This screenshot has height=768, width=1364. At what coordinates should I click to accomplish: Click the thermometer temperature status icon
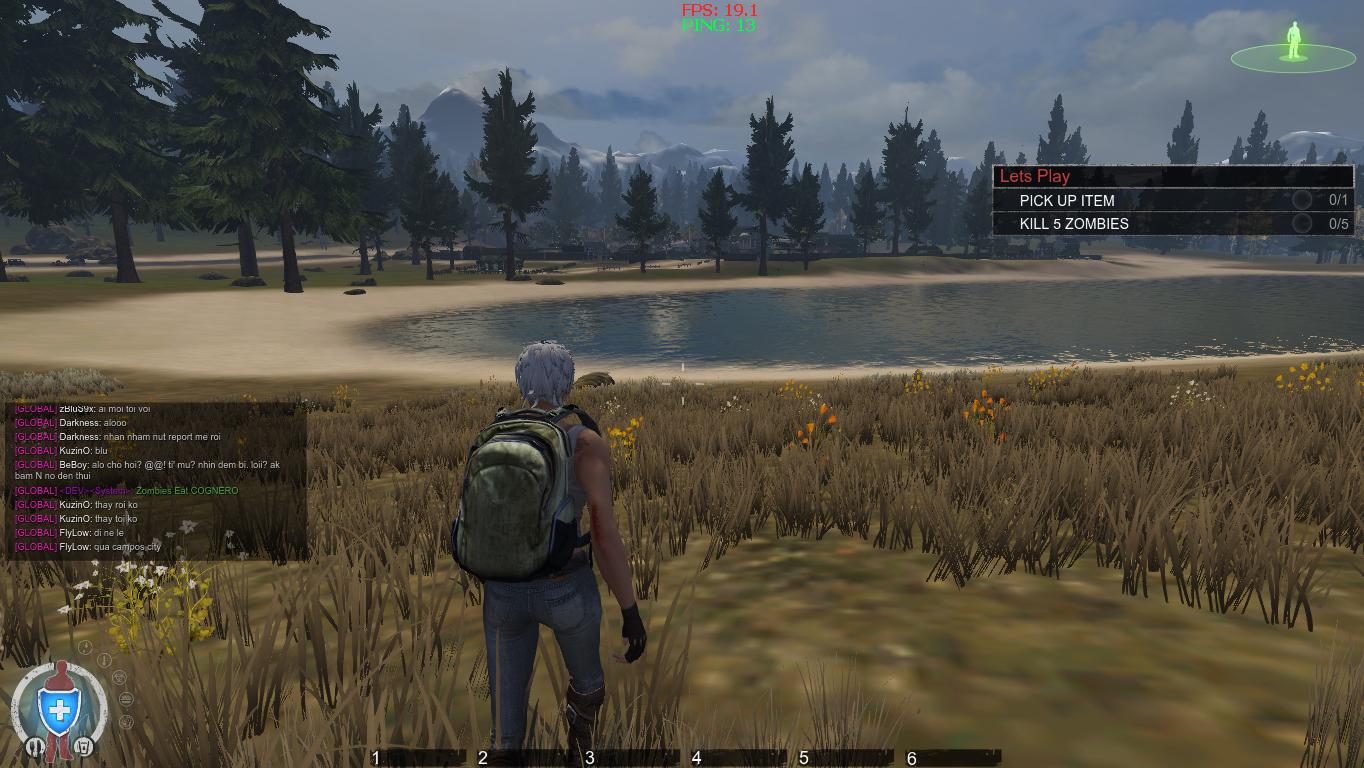105,659
